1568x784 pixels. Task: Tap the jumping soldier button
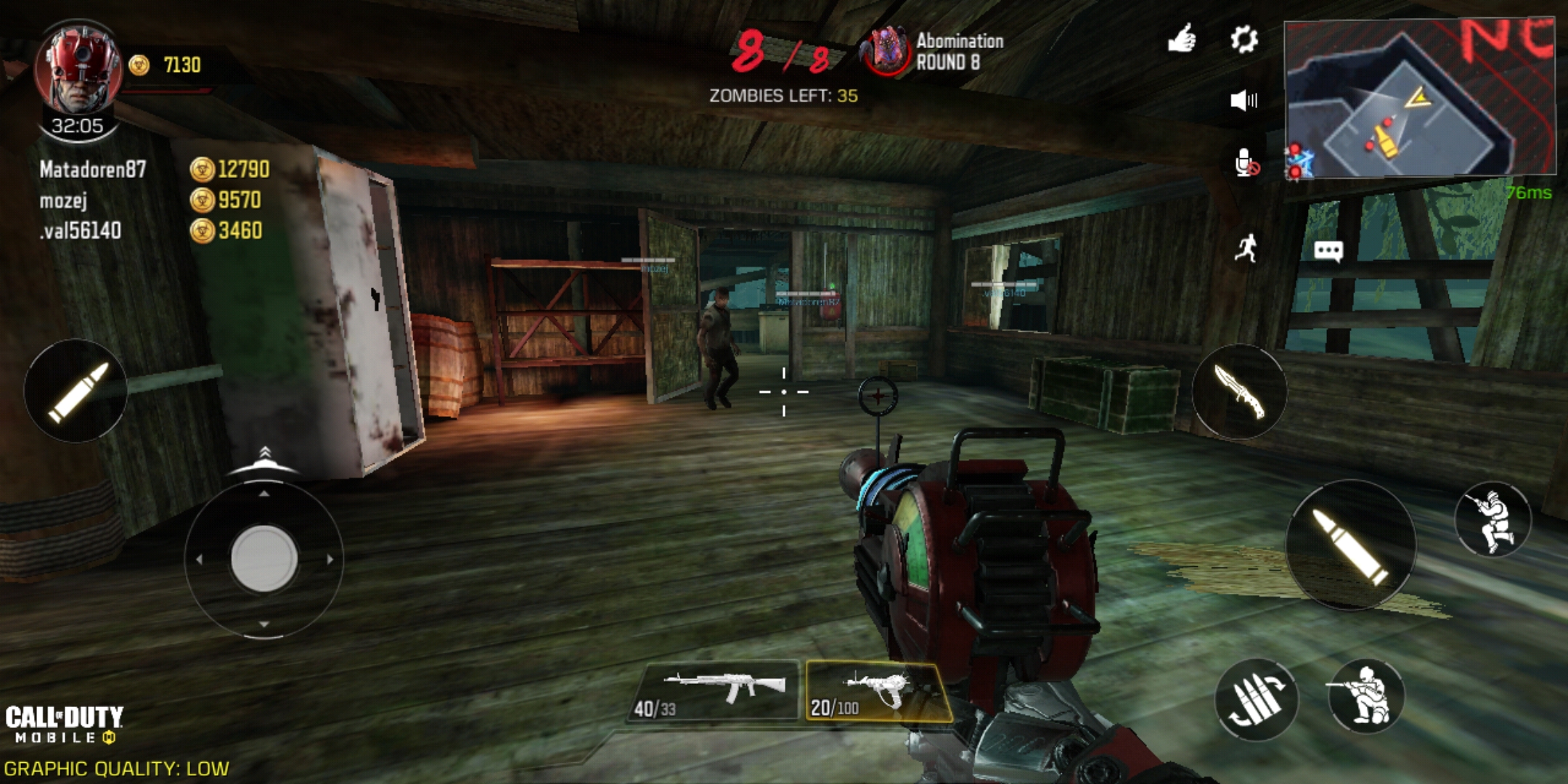tap(1493, 520)
